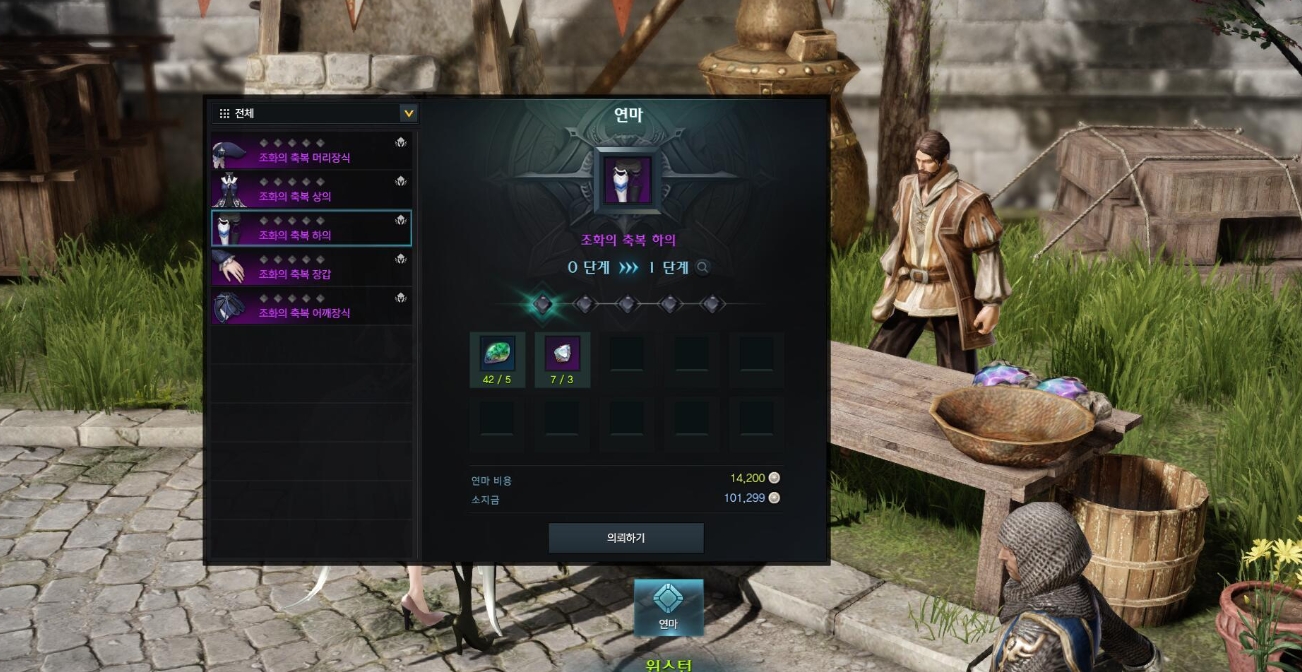The width and height of the screenshot is (1302, 672).
Task: Click the magnifier icon beside 1 단계
Action: [x=703, y=268]
